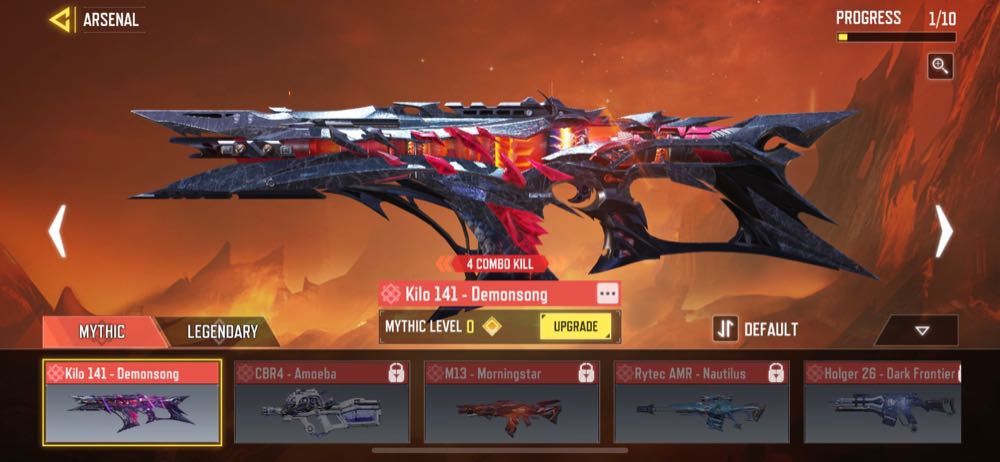Viewport: 1000px width, 462px height.
Task: Change the Default sort order
Action: 757,329
